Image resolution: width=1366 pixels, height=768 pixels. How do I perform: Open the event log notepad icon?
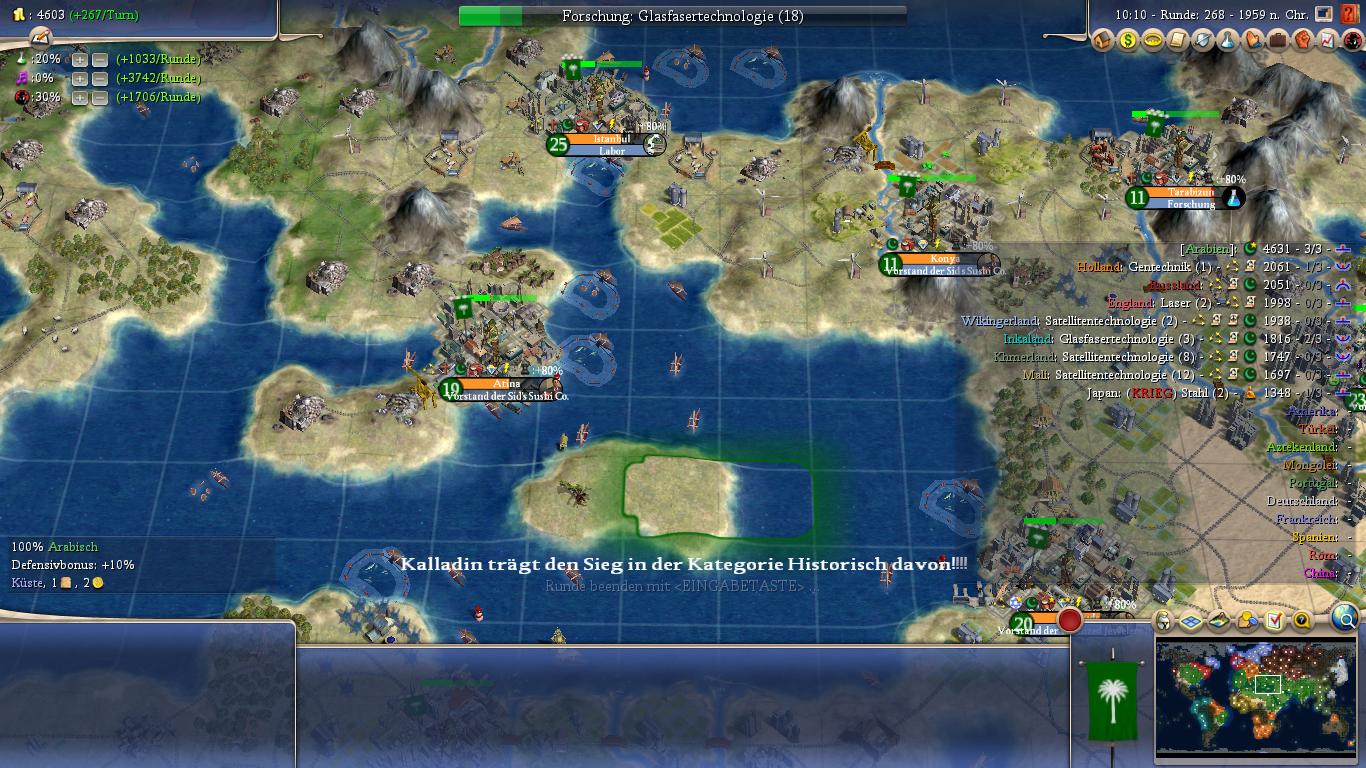pos(41,37)
